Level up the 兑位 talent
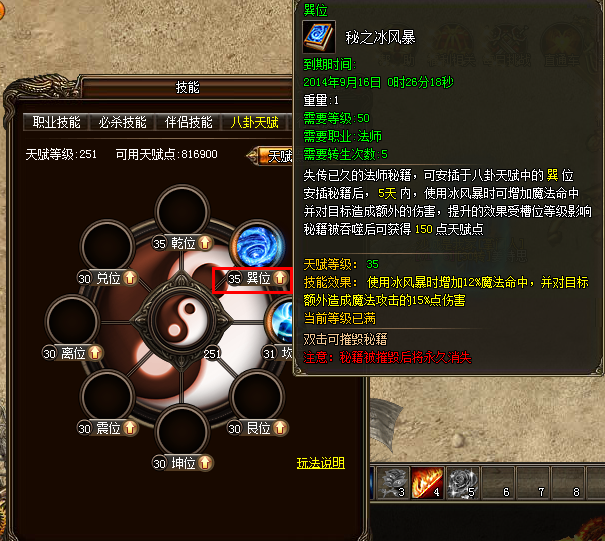605x541 pixels. click(129, 279)
